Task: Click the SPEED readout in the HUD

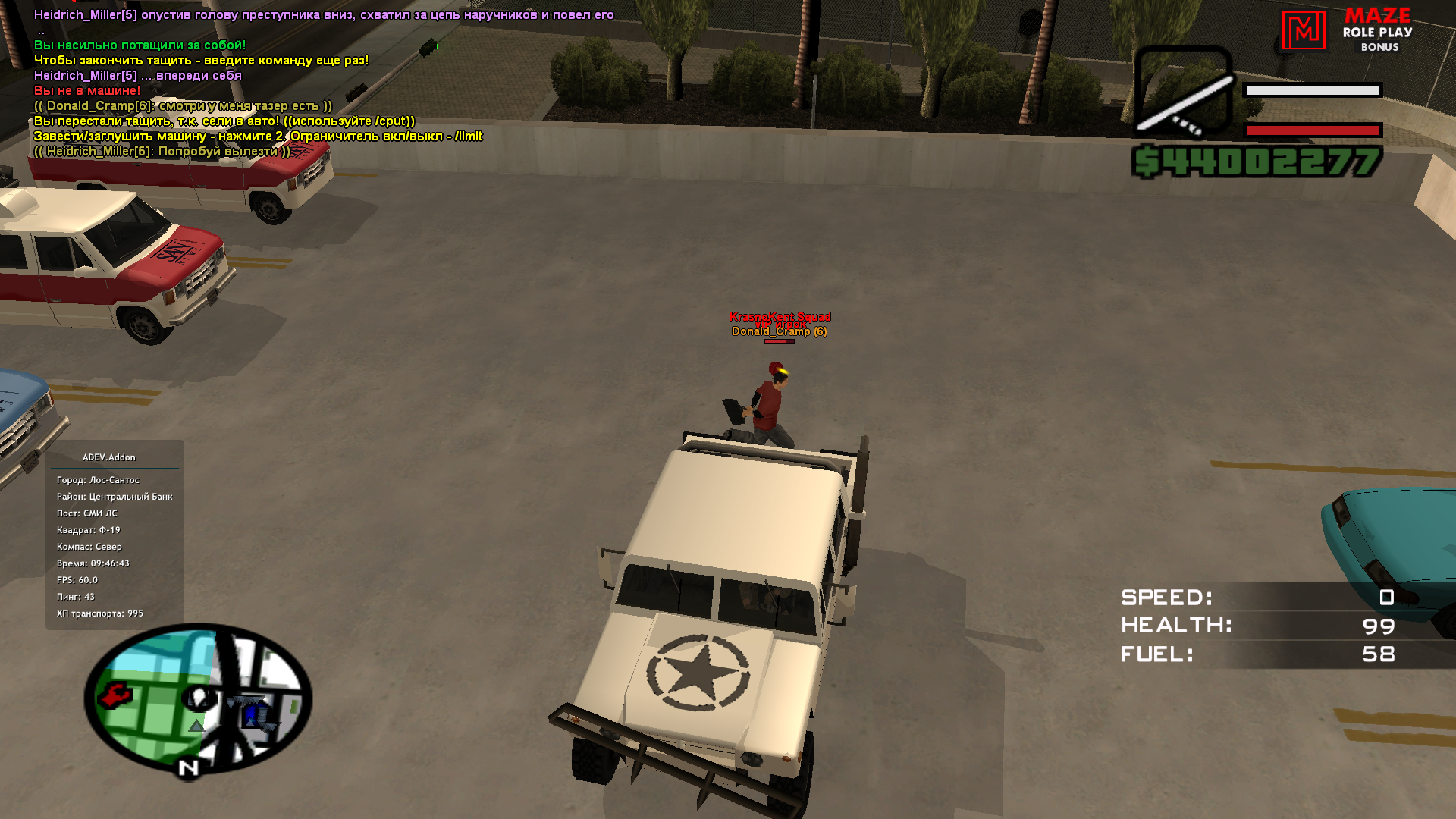Action: (x=1166, y=598)
